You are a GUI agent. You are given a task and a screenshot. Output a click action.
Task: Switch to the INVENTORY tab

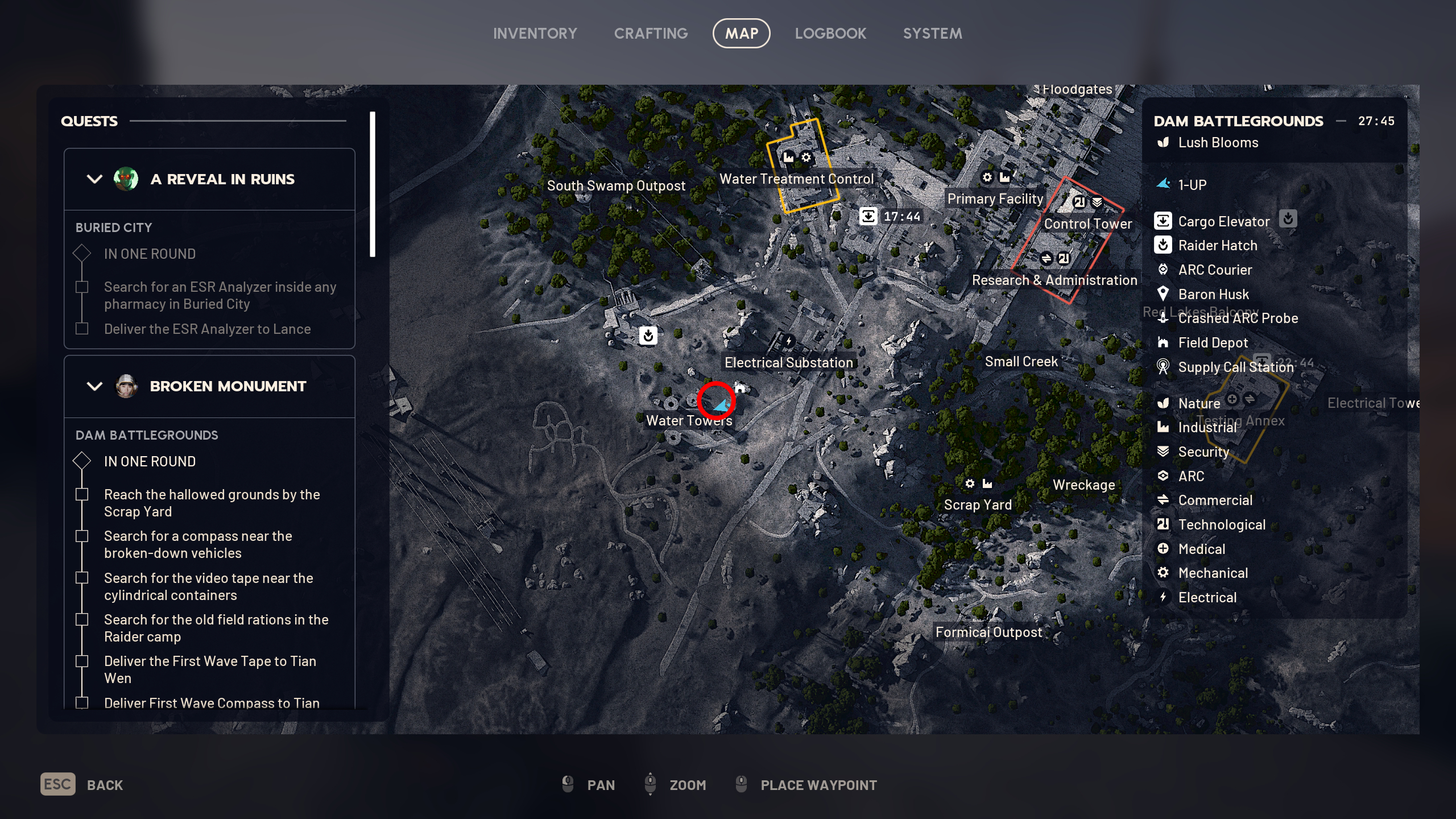pos(535,33)
